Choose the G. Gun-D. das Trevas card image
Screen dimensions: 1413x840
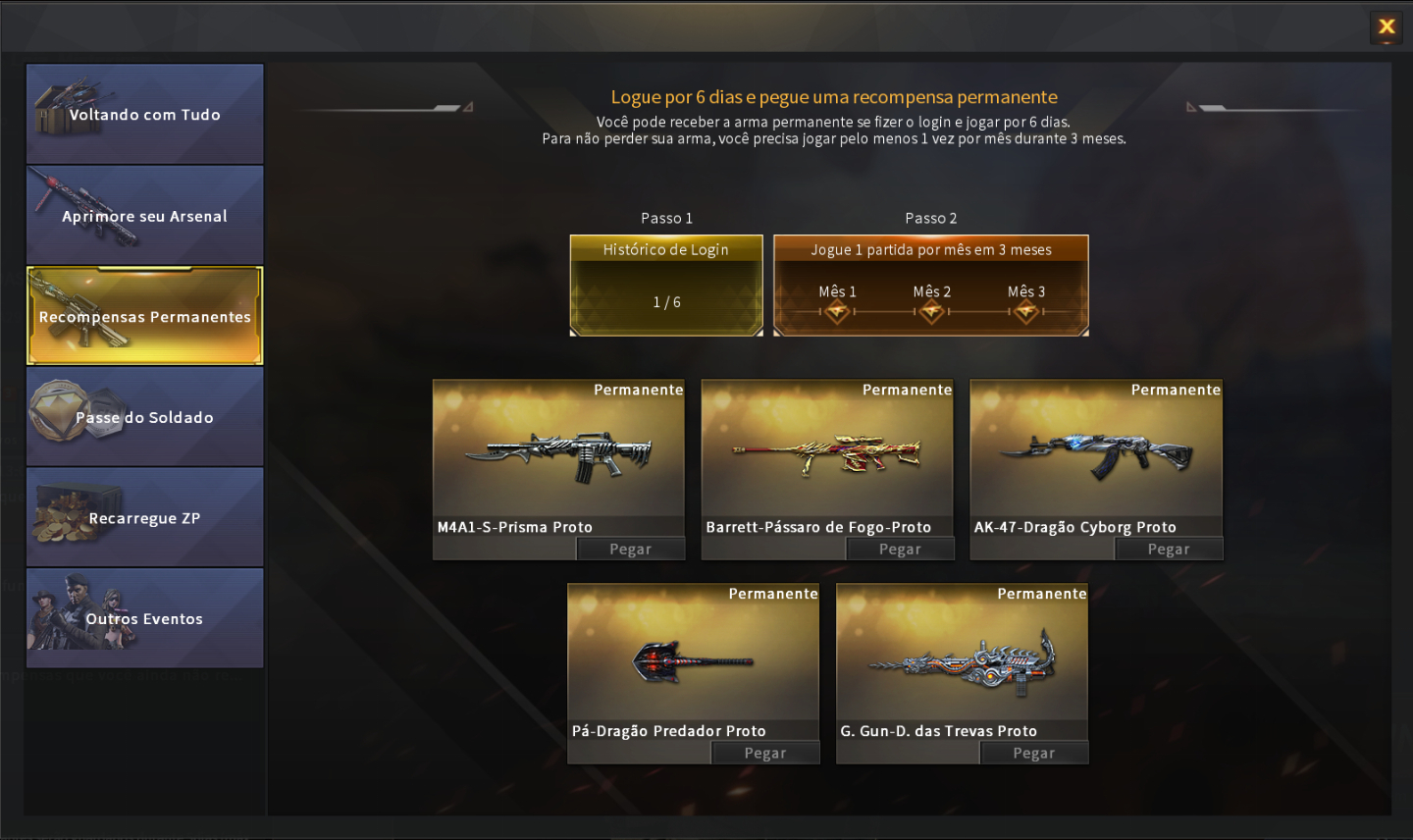click(x=962, y=662)
